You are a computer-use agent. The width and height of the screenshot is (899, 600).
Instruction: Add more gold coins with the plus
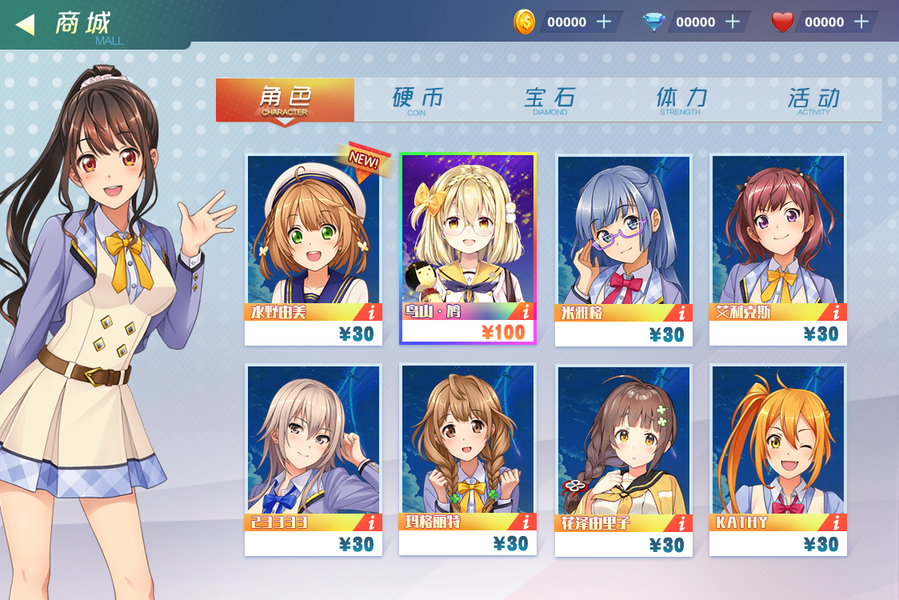pos(604,22)
